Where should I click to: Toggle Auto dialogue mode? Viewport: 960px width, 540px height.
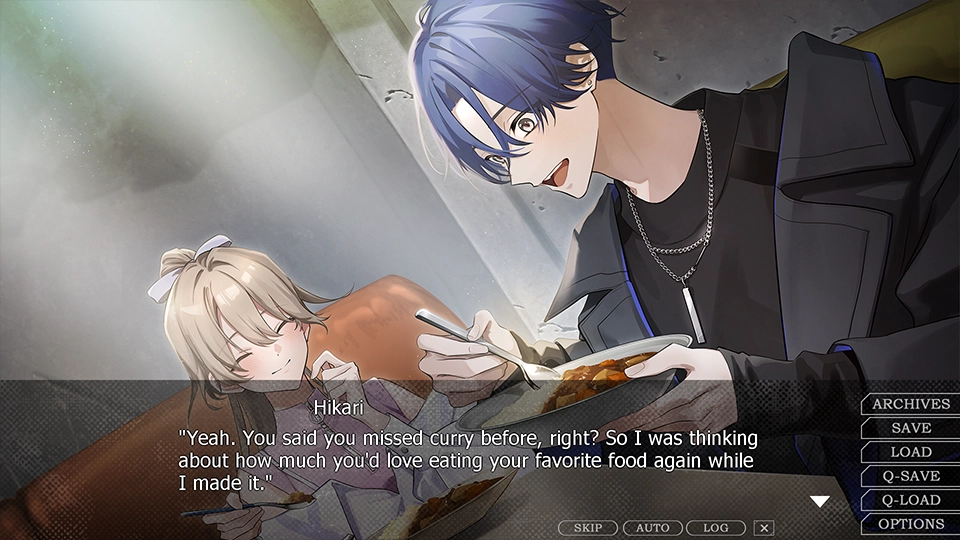tap(652, 527)
